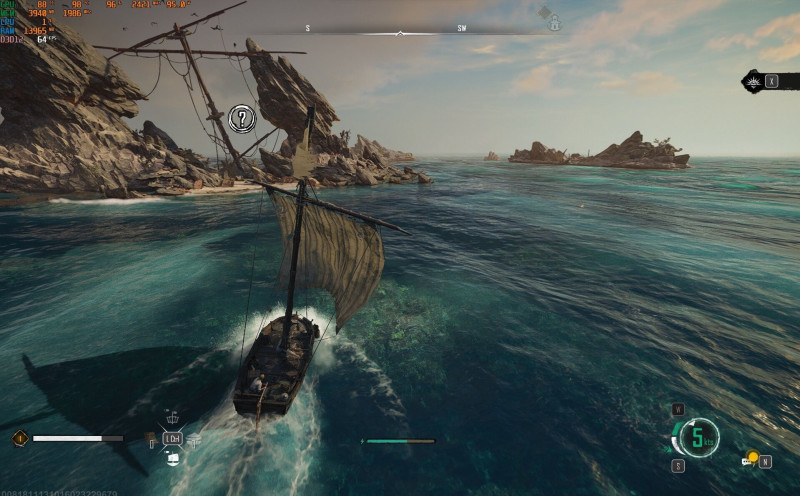Viewport: 800px width, 496px height.
Task: Open the chat speech bubble icon
Action: 747,461
